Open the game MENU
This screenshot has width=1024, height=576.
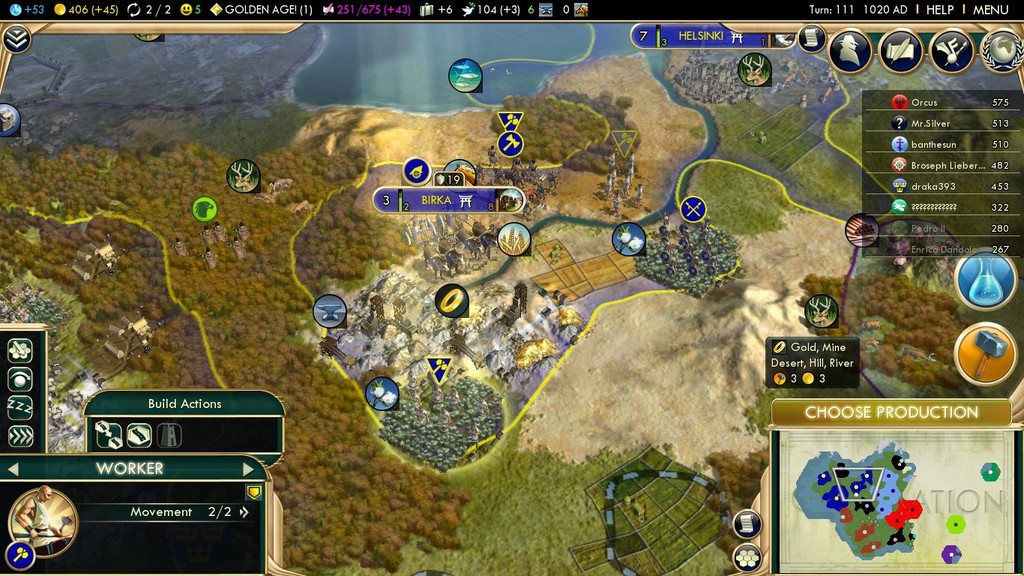pyautogui.click(x=990, y=9)
